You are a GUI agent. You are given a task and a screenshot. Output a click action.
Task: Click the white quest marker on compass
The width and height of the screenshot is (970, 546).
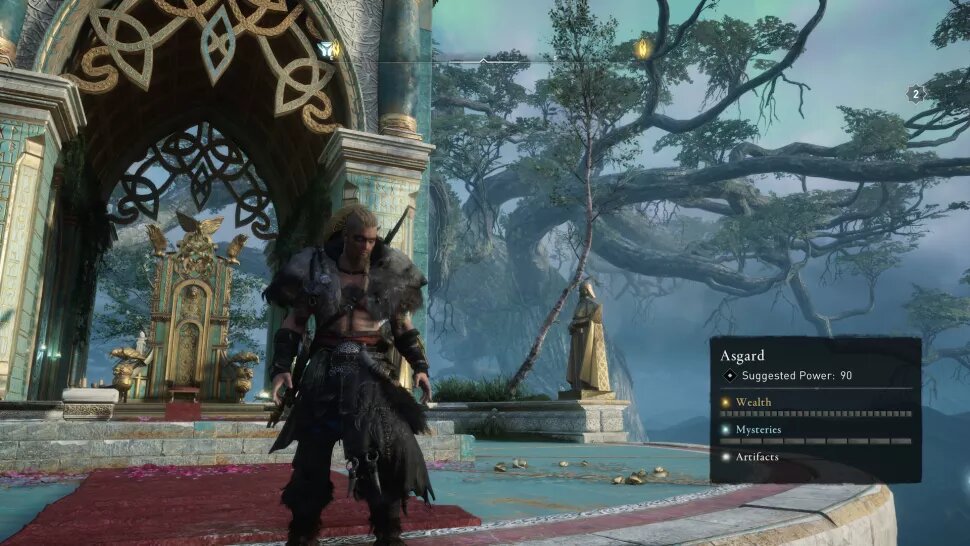coord(326,48)
